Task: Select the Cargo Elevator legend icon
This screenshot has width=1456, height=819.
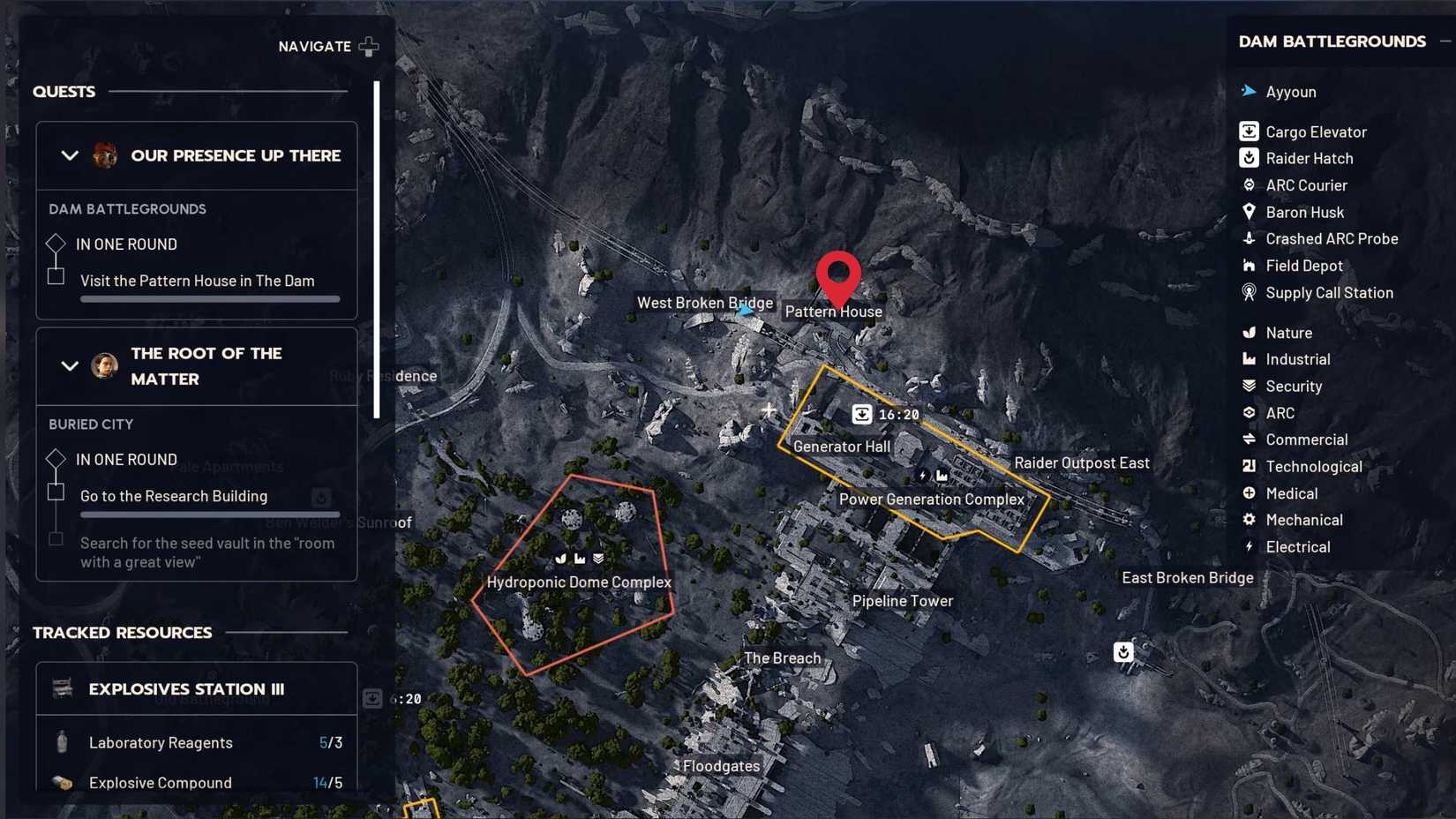Action: 1249,131
